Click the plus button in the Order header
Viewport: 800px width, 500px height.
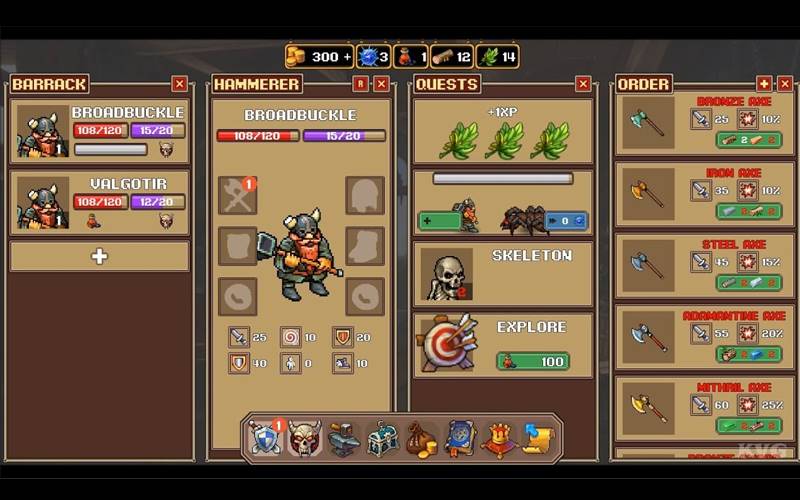tap(764, 84)
